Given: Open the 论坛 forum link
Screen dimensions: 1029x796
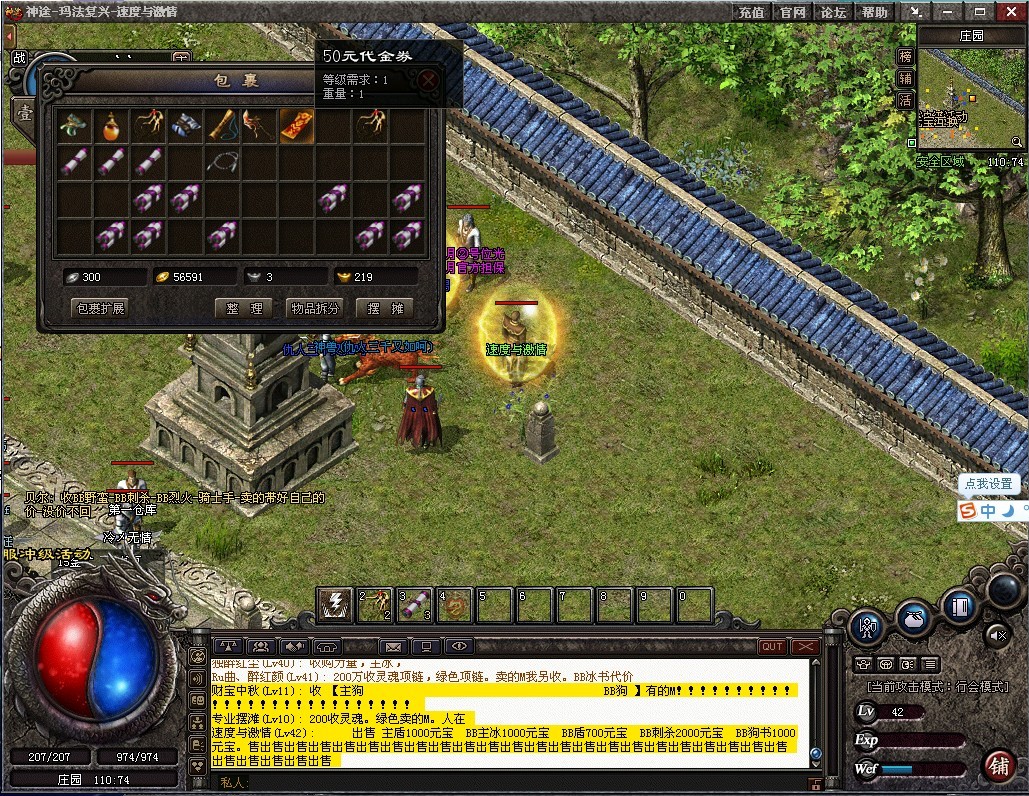Looking at the screenshot, I should (x=833, y=12).
